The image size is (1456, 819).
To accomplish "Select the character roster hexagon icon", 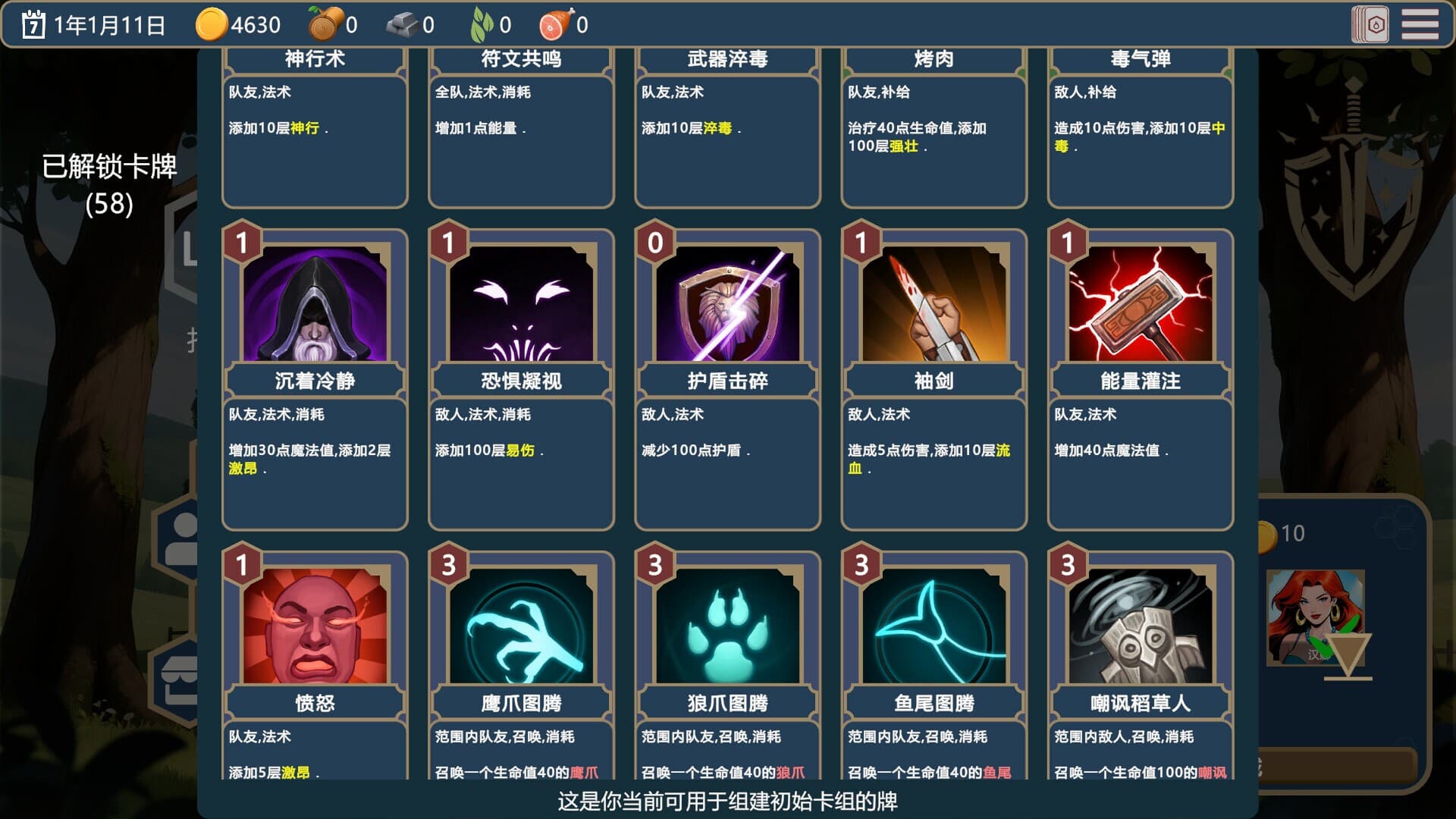I will (x=182, y=538).
